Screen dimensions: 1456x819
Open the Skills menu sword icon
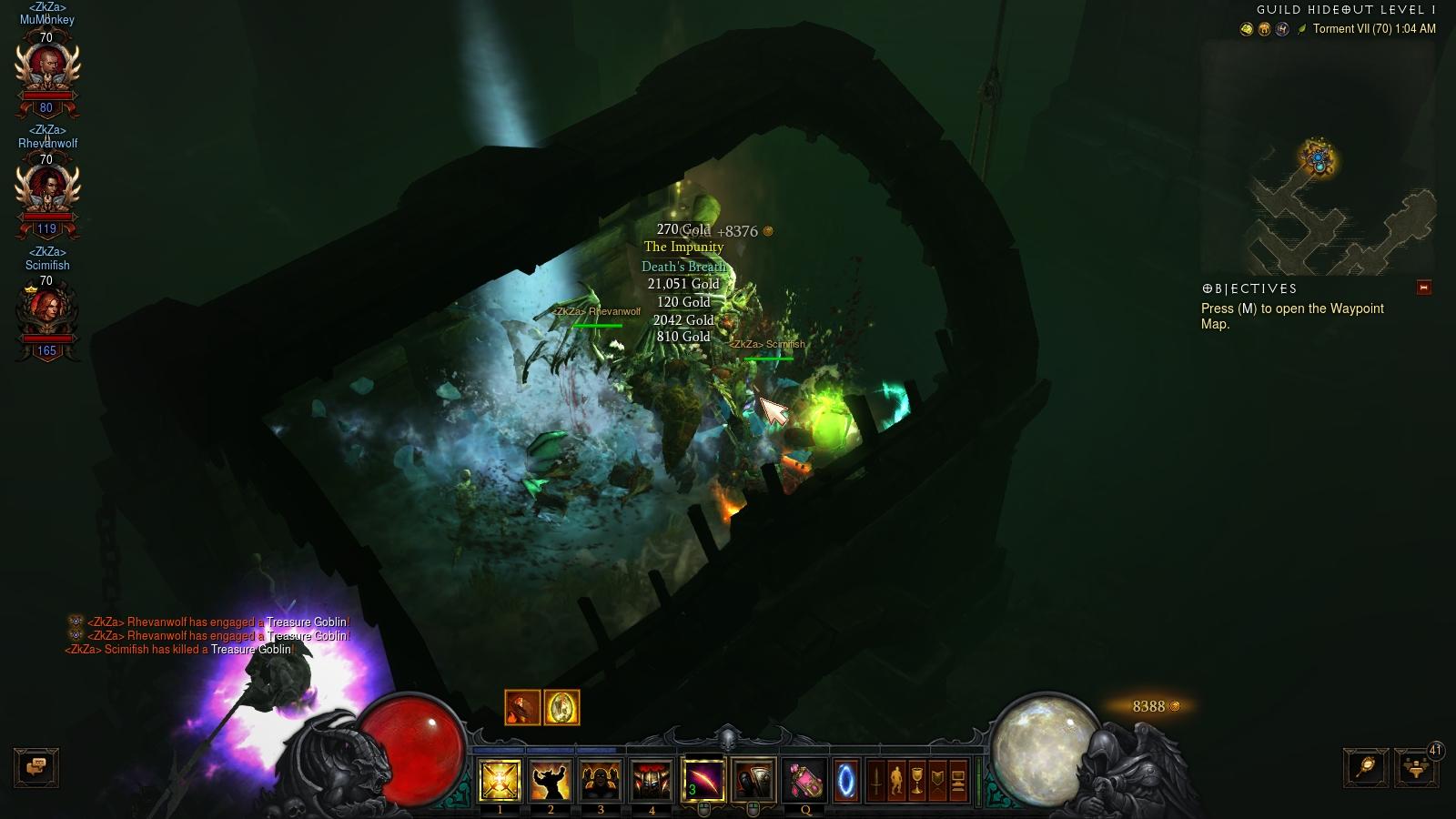point(876,781)
